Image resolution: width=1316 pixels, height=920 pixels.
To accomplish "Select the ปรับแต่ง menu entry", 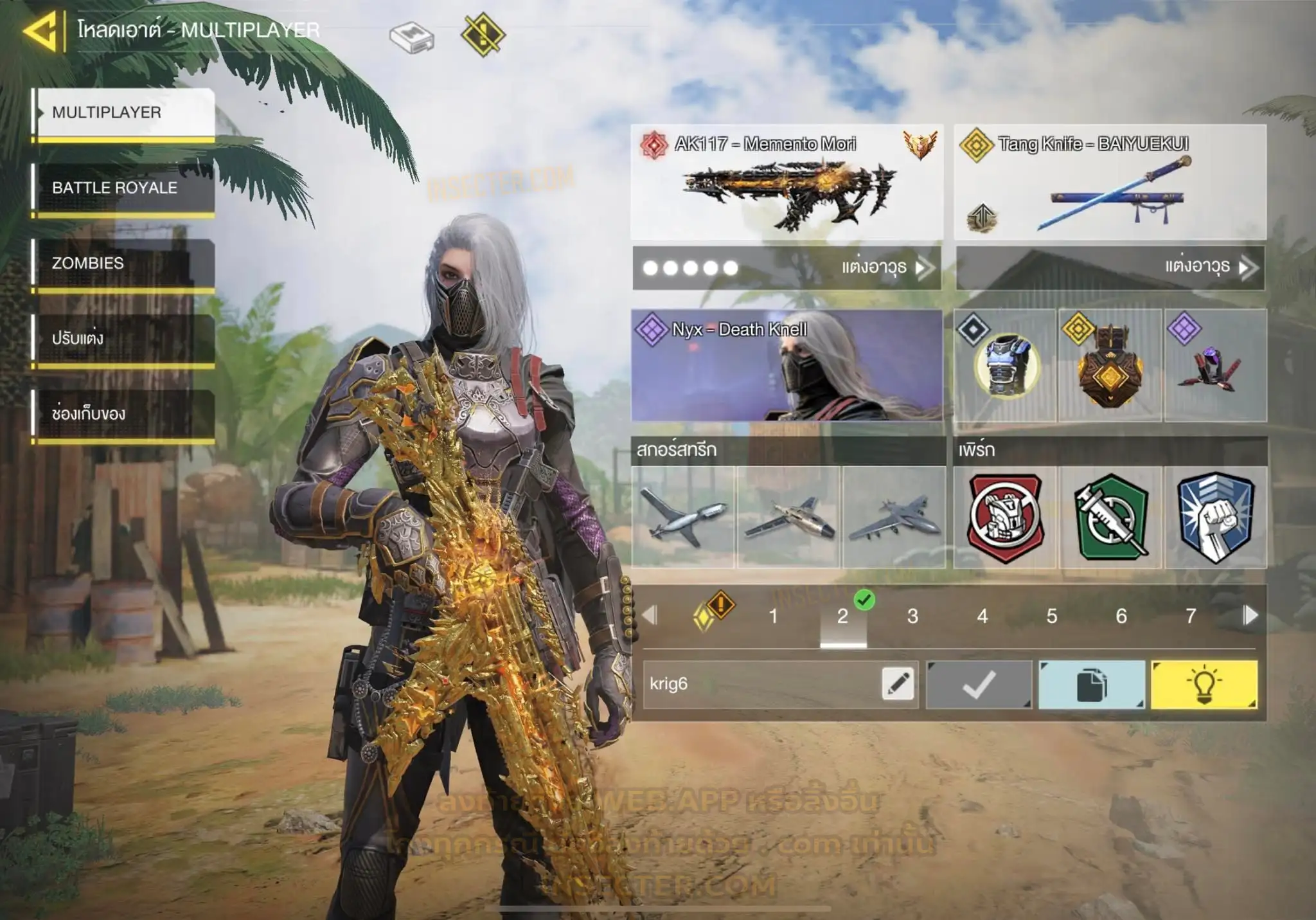I will point(123,338).
